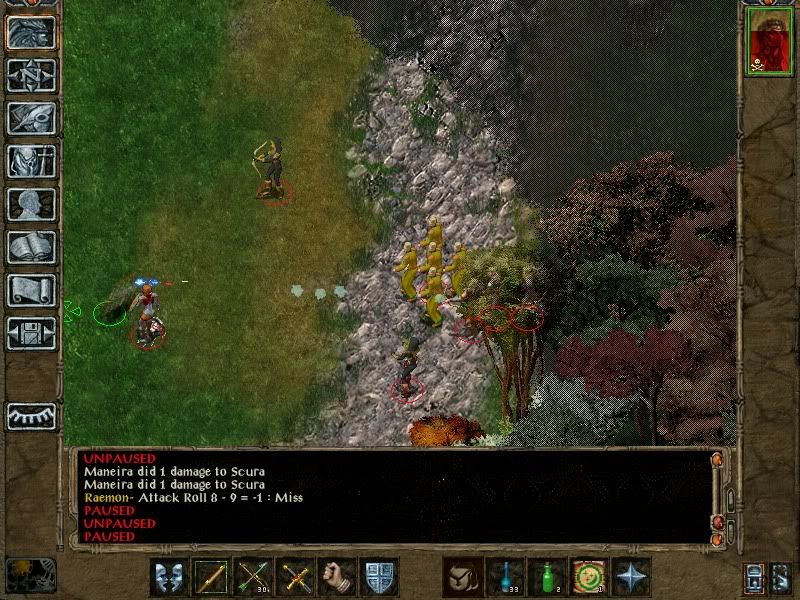Open the area map compass button
The width and height of the screenshot is (800, 600).
coord(31,75)
